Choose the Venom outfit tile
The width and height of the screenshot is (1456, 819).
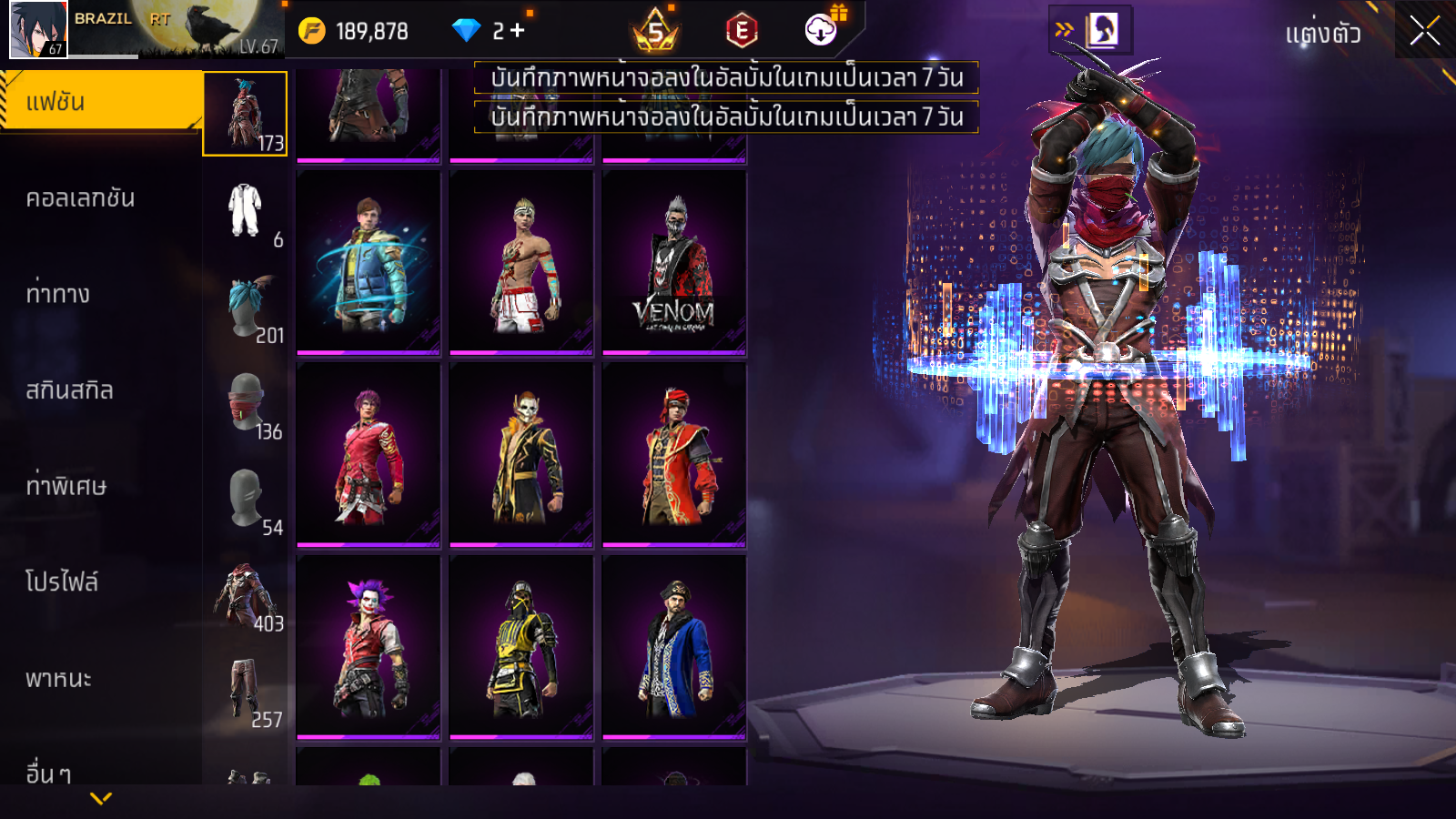point(674,262)
